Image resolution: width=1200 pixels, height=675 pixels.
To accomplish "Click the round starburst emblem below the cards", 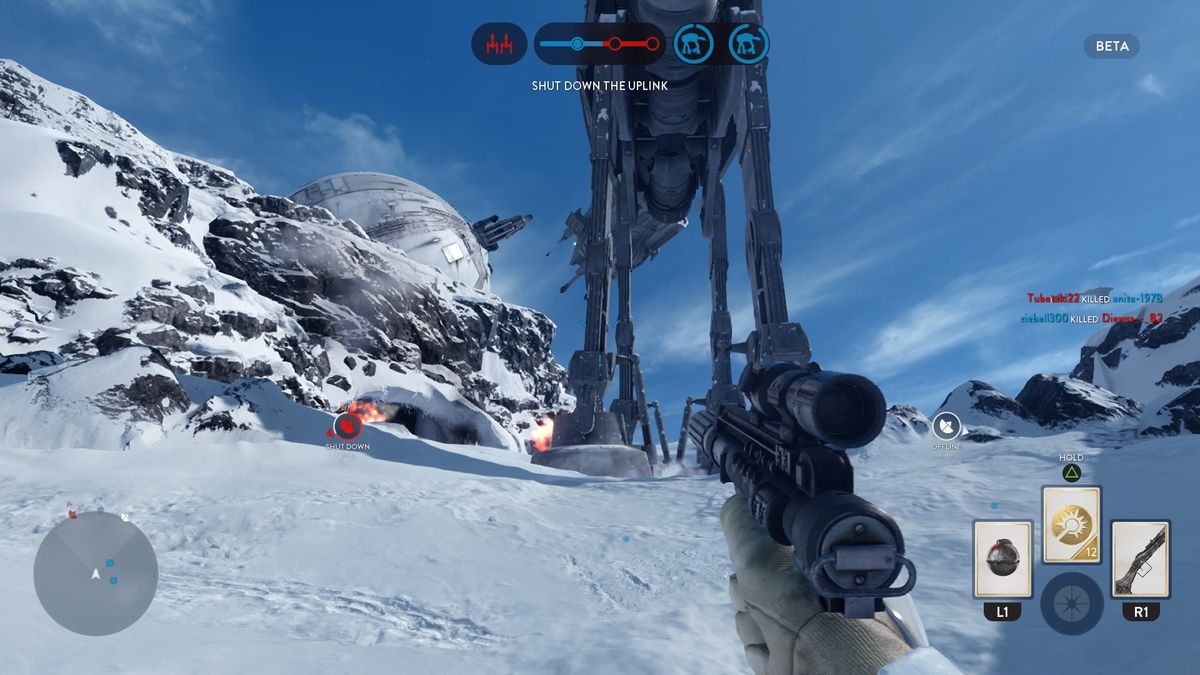I will (1071, 604).
